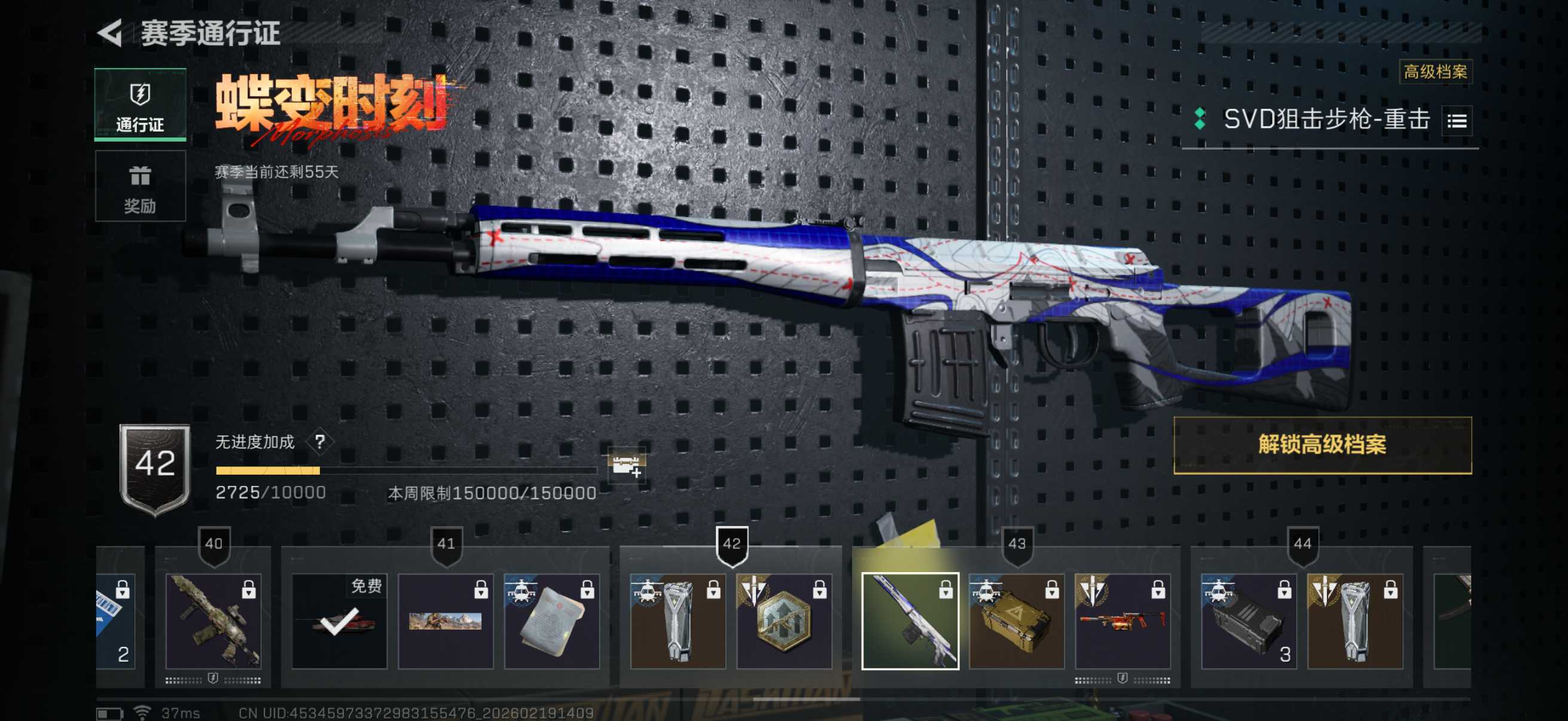Select the claimed 免费 reward with checkmark
Image resolution: width=1568 pixels, height=721 pixels.
coord(339,621)
